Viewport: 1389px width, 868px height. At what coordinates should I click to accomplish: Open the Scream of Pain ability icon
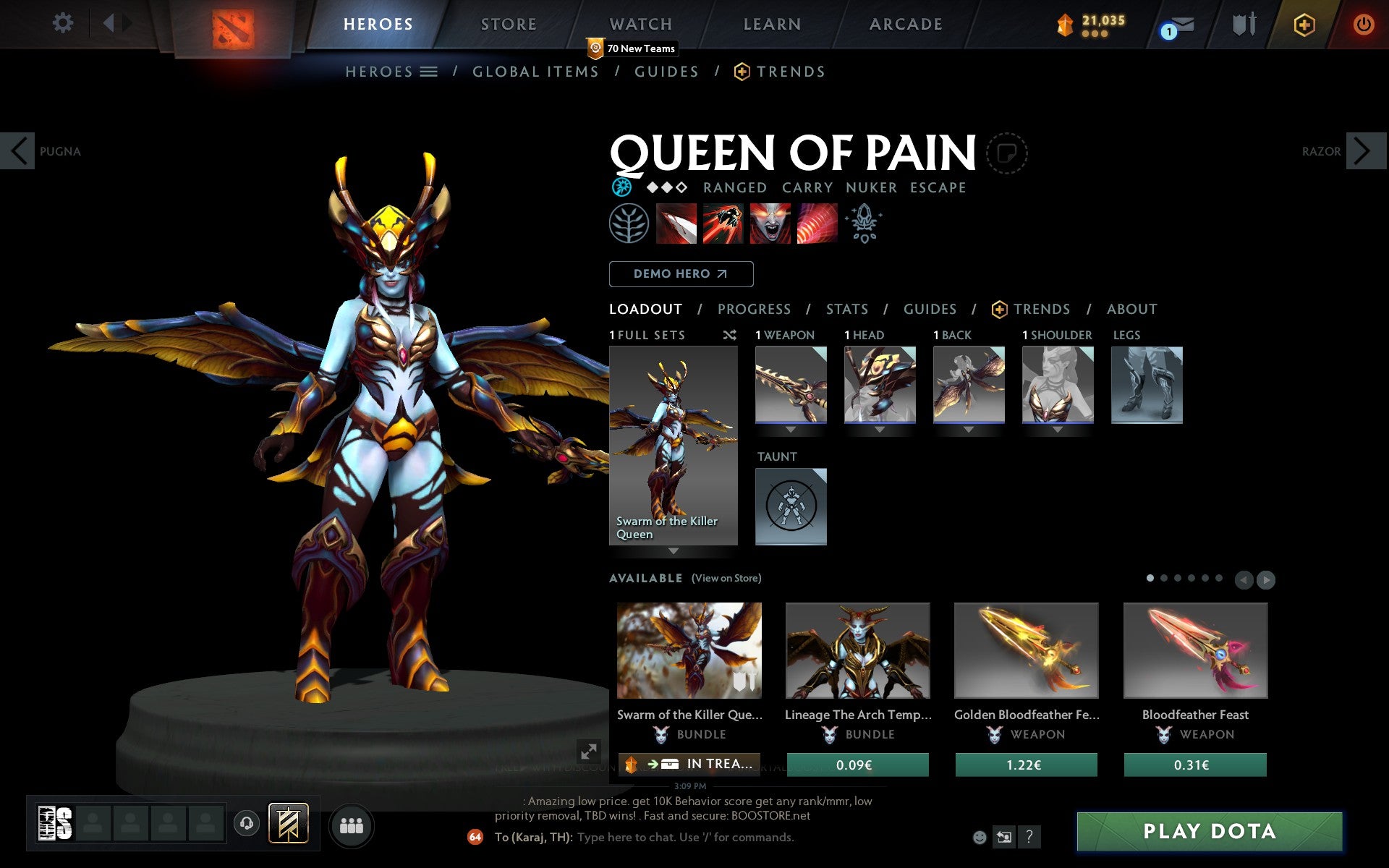click(770, 224)
